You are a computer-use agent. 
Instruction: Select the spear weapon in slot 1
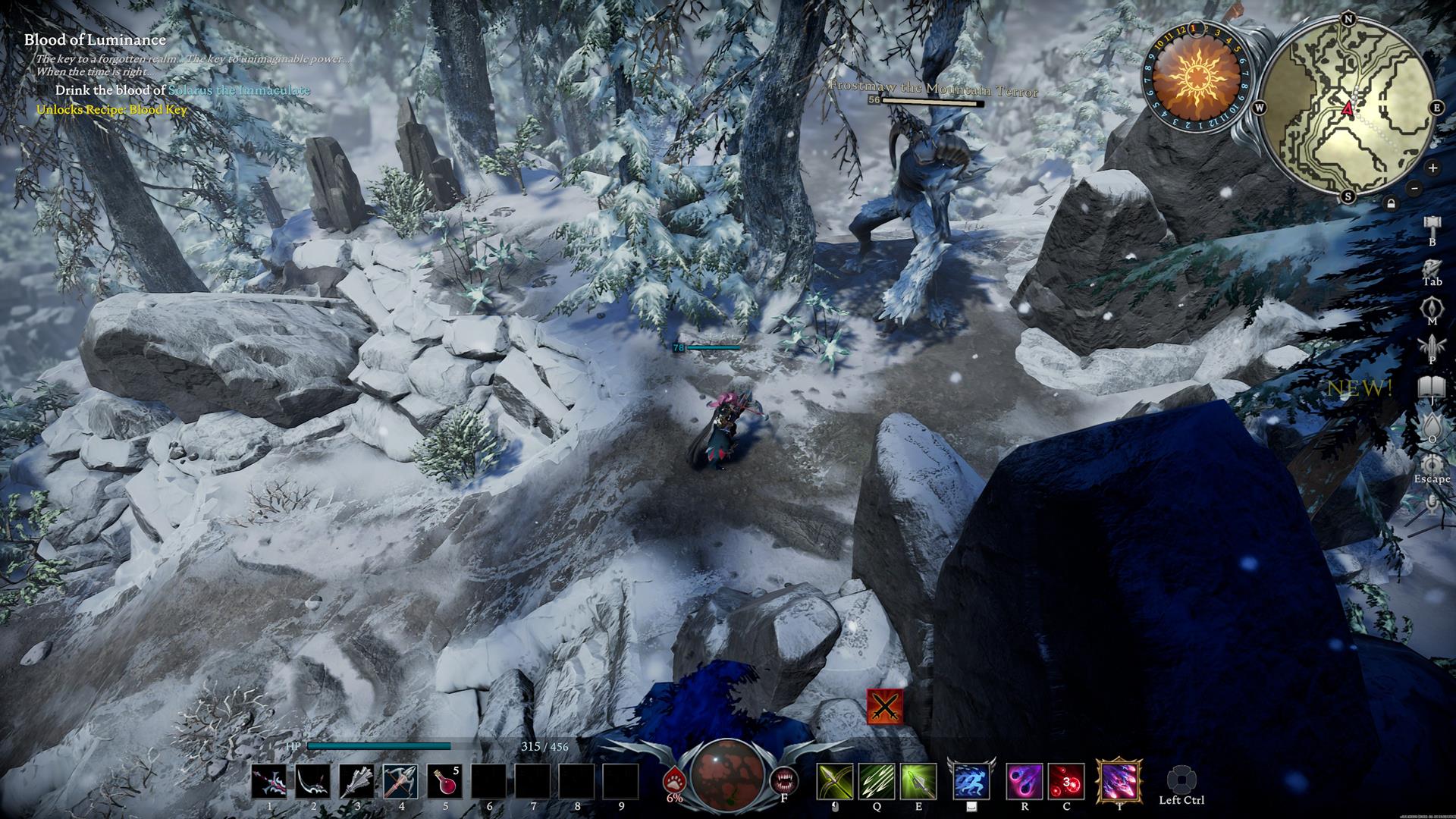(x=269, y=782)
